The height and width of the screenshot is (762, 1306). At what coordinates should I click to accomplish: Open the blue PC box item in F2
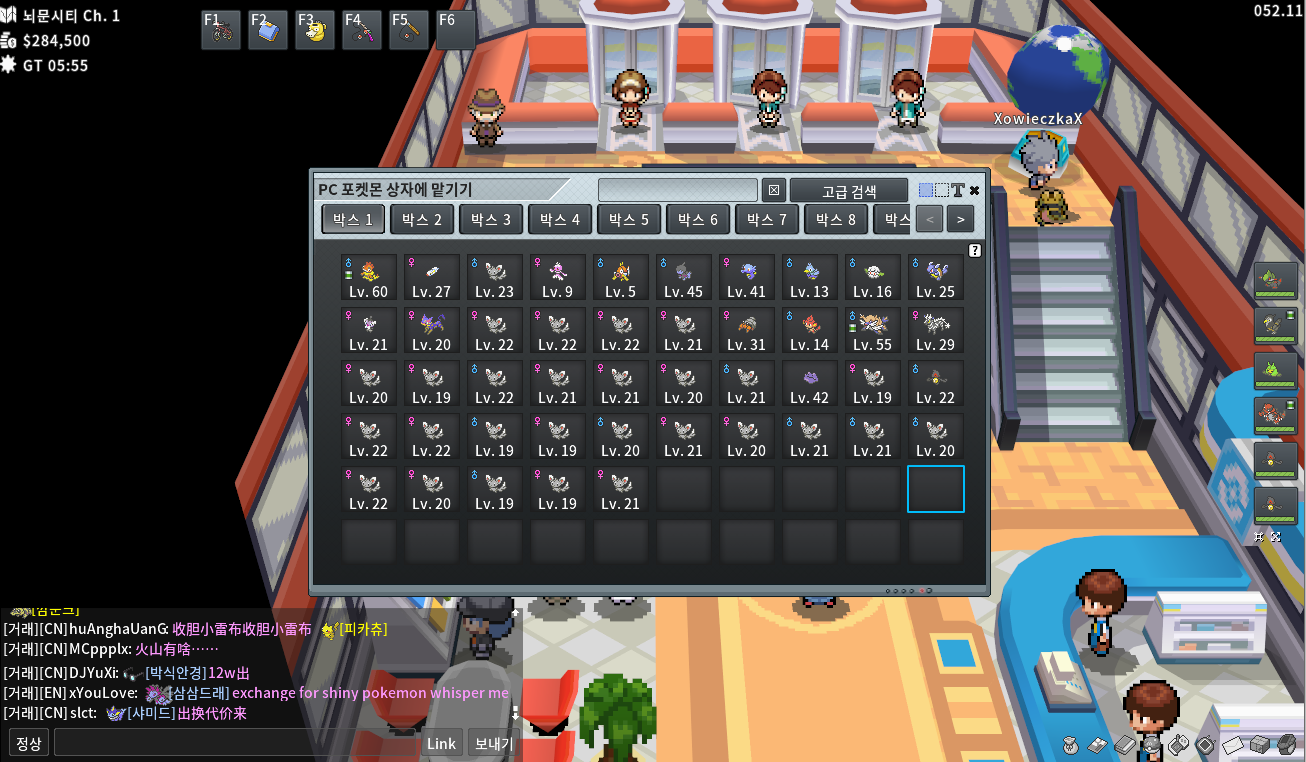tap(267, 31)
